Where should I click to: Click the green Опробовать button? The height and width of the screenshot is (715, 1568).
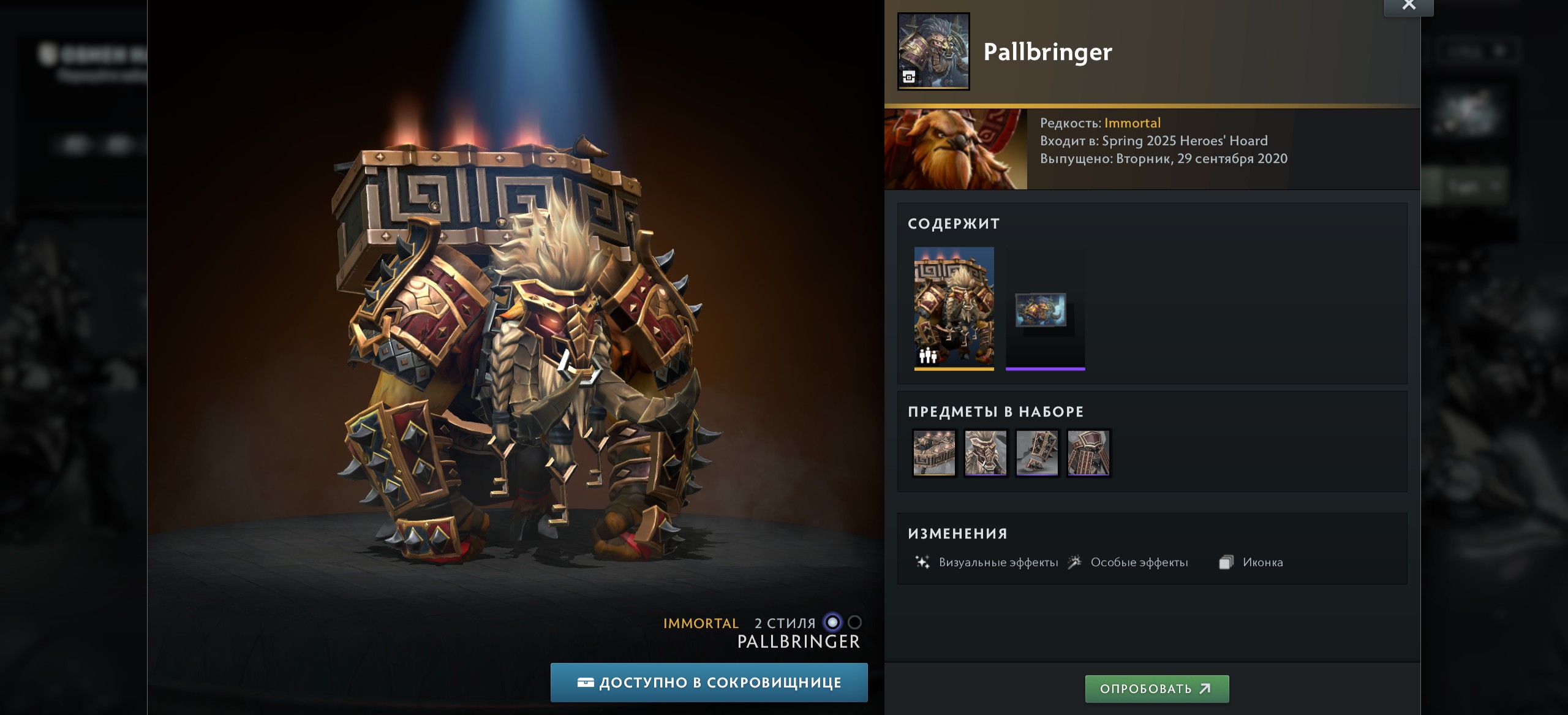tap(1156, 689)
